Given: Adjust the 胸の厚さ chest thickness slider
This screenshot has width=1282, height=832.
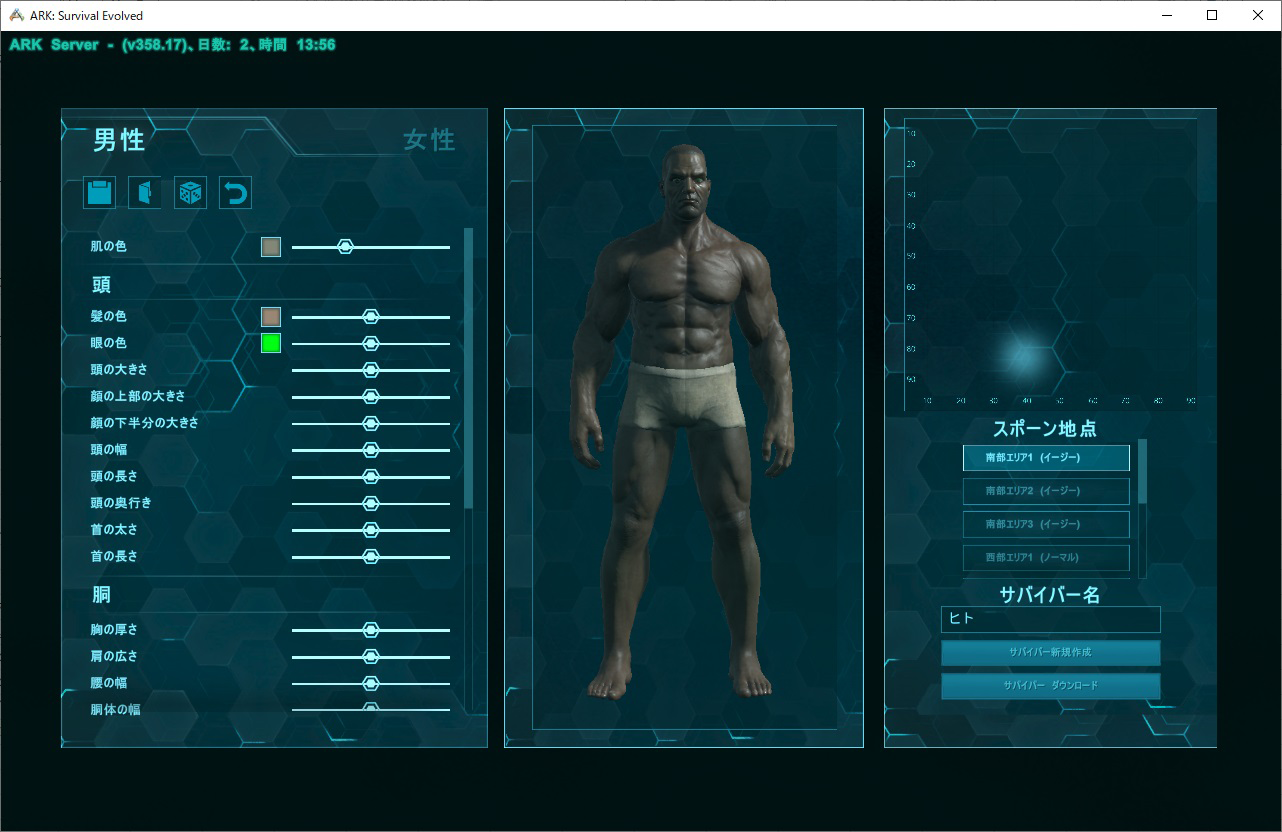Looking at the screenshot, I should pos(370,630).
